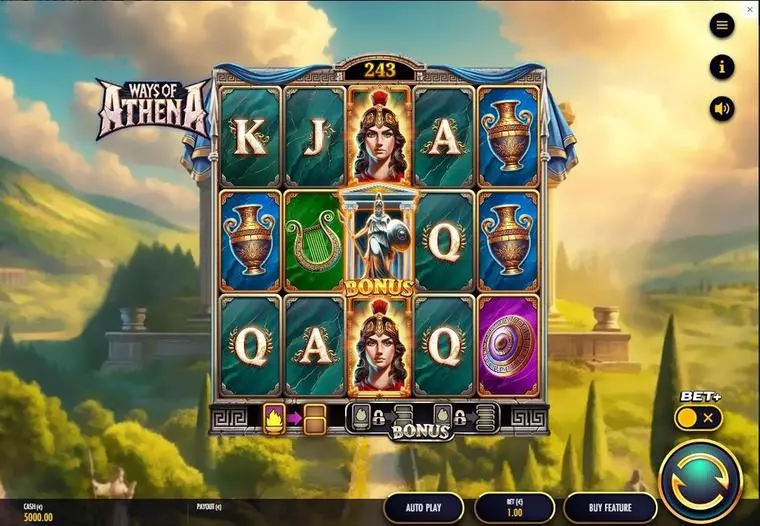The image size is (760, 526).
Task: Spin the reels
Action: click(x=700, y=480)
